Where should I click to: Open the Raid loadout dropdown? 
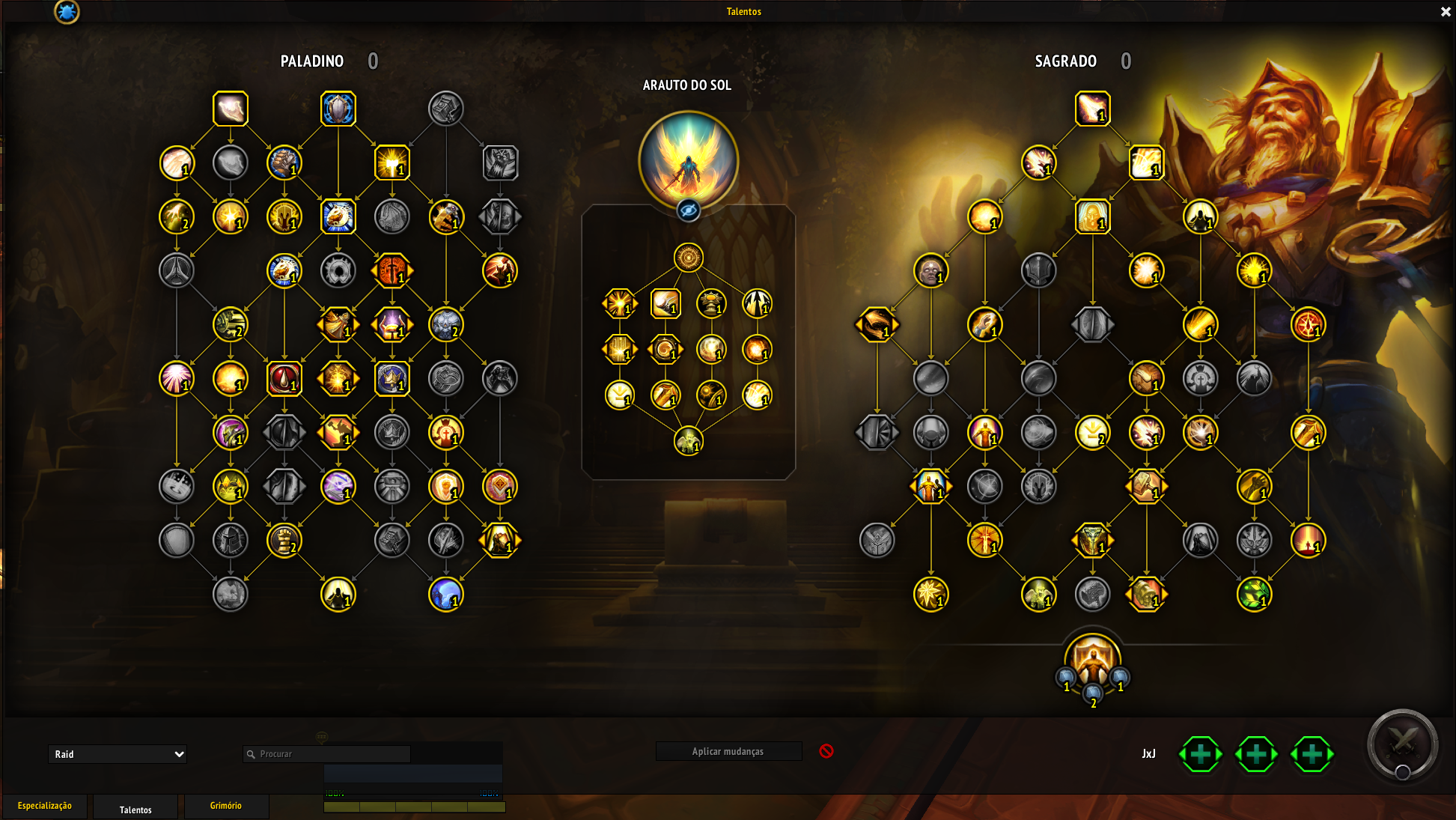pos(118,754)
